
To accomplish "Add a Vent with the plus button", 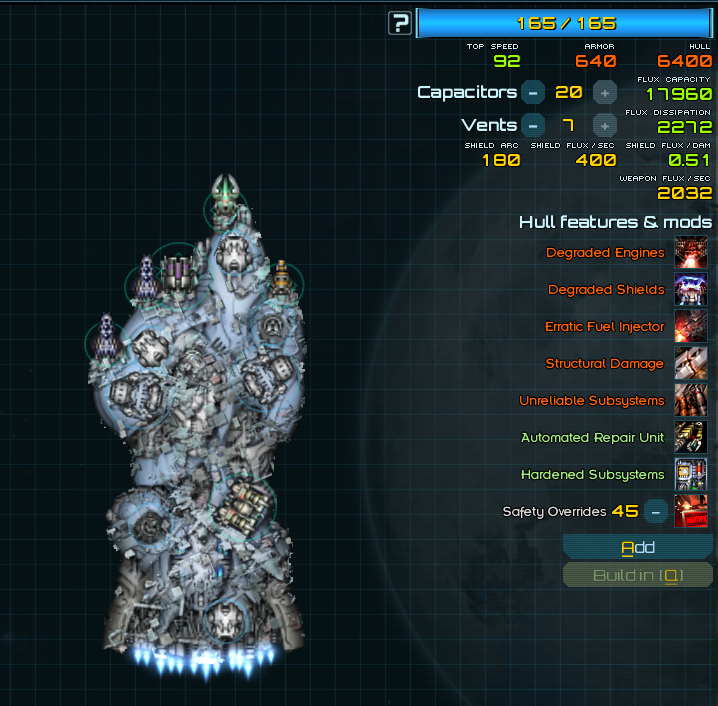I will pyautogui.click(x=604, y=125).
